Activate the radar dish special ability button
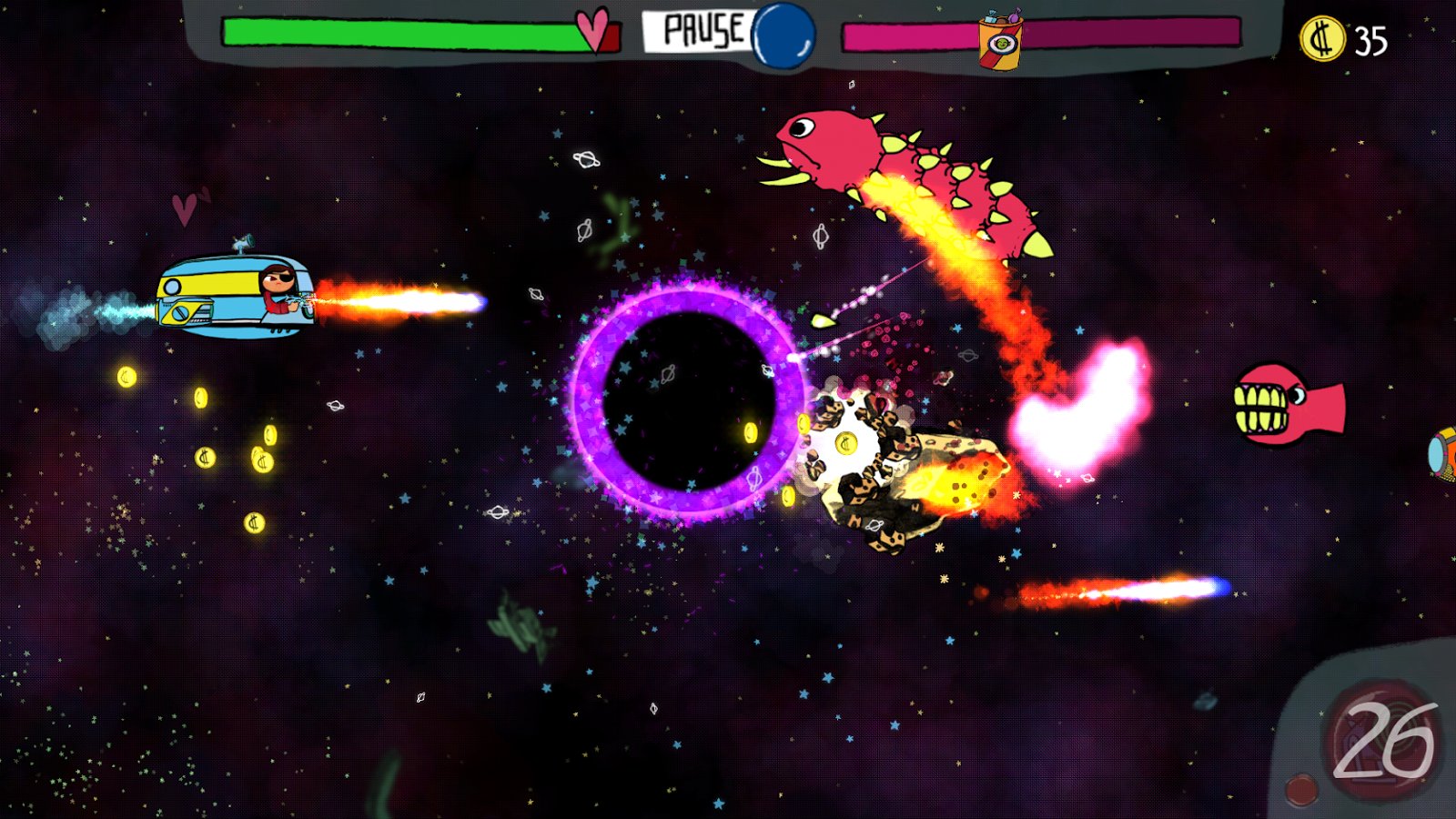 tap(1381, 740)
